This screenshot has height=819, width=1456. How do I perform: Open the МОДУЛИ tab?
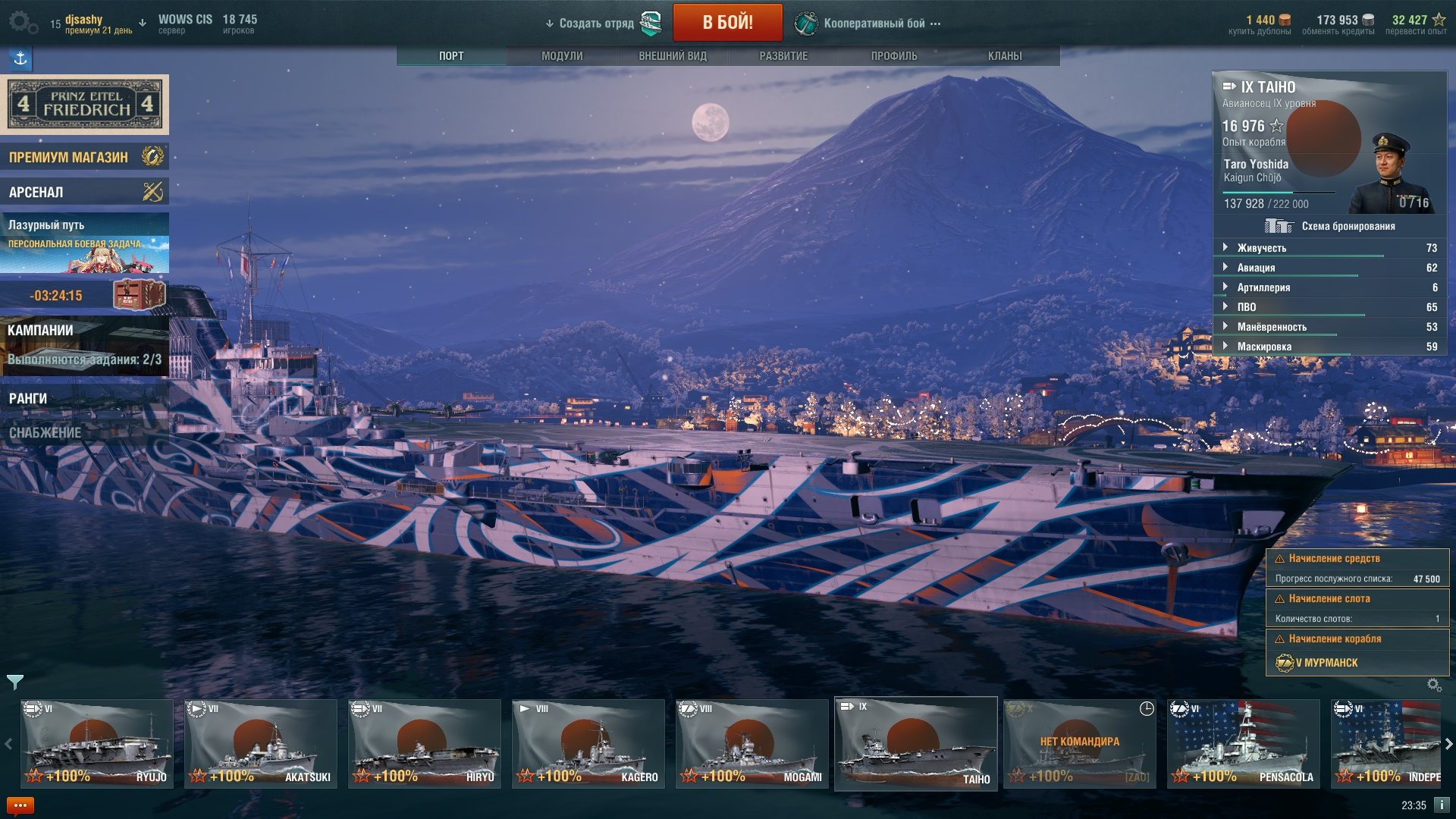pos(562,56)
